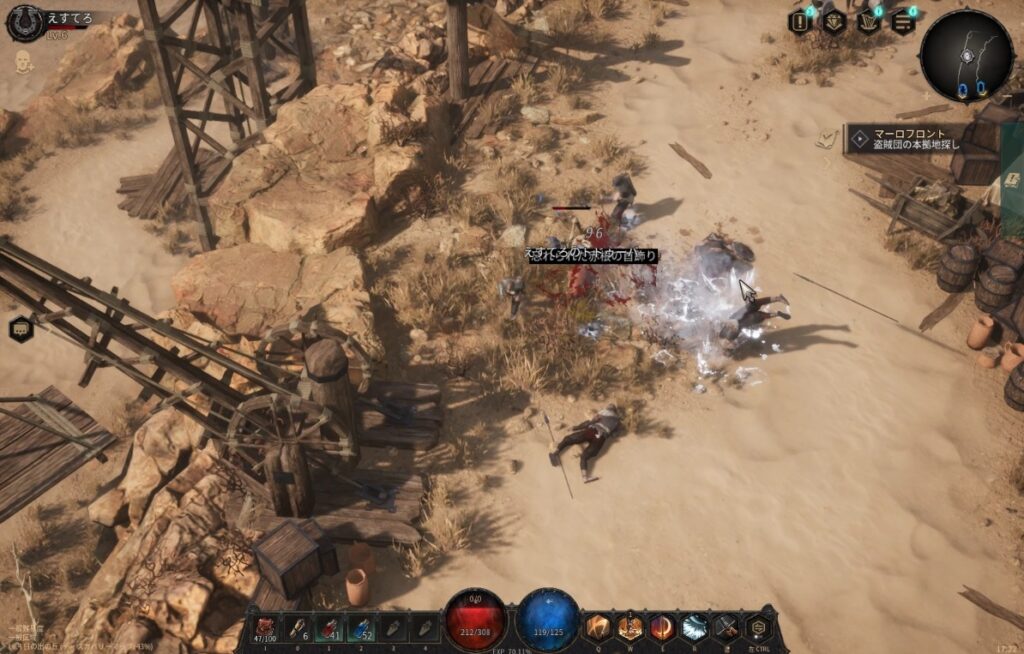The image size is (1024, 654).
Task: Toggle the quest list checklist icon
Action: (826, 139)
